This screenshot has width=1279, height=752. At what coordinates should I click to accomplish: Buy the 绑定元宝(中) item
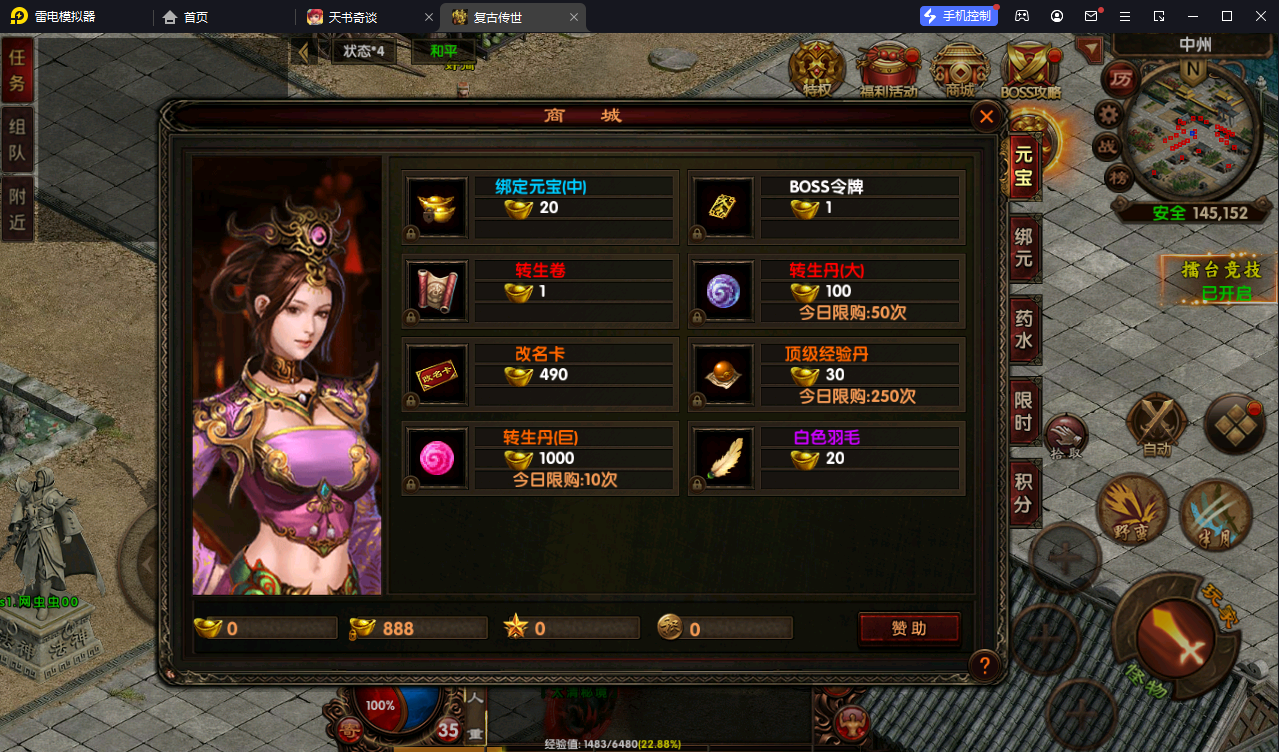point(438,208)
